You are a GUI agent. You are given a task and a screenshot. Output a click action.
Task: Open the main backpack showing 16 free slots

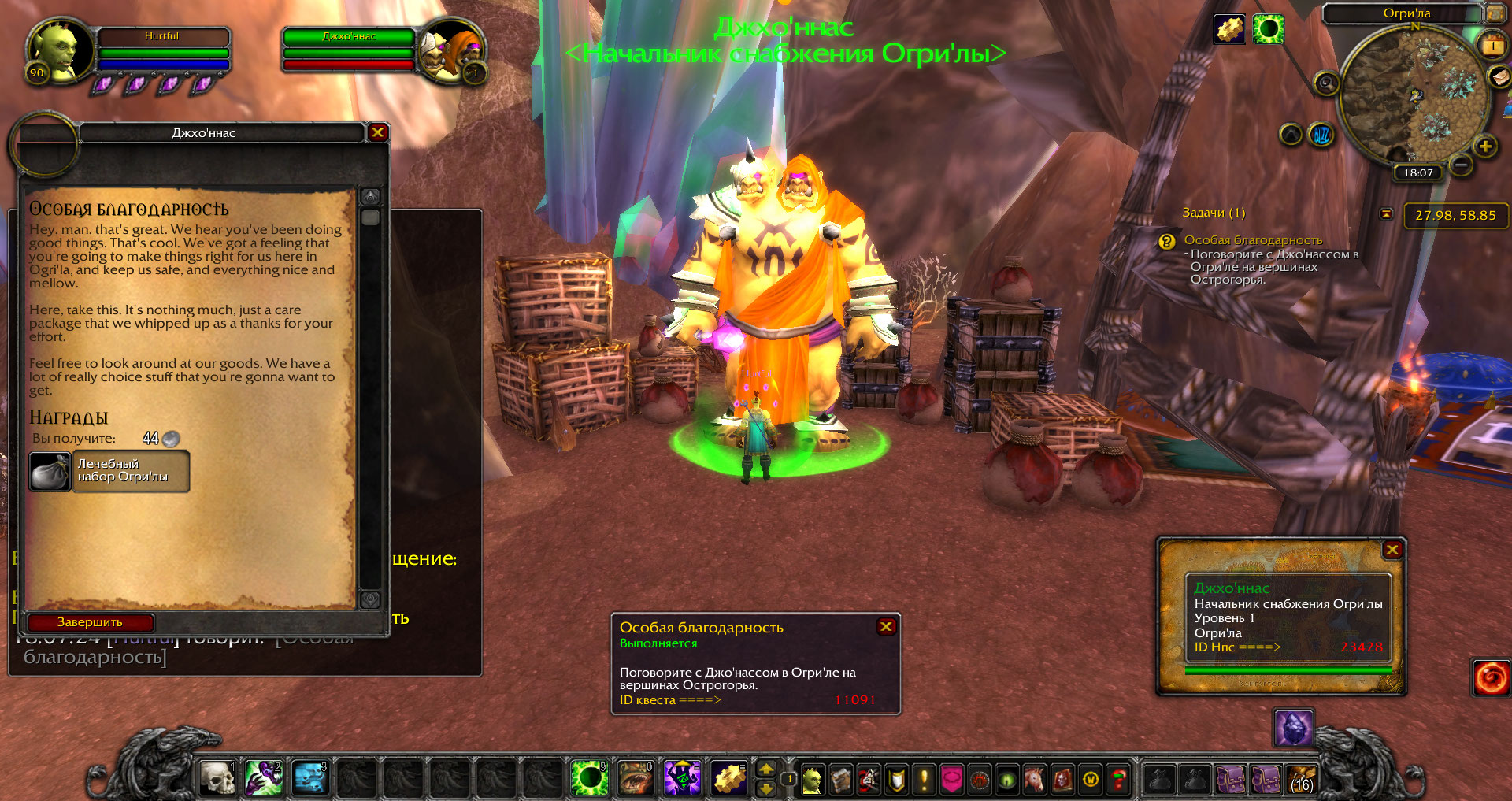[x=1301, y=780]
